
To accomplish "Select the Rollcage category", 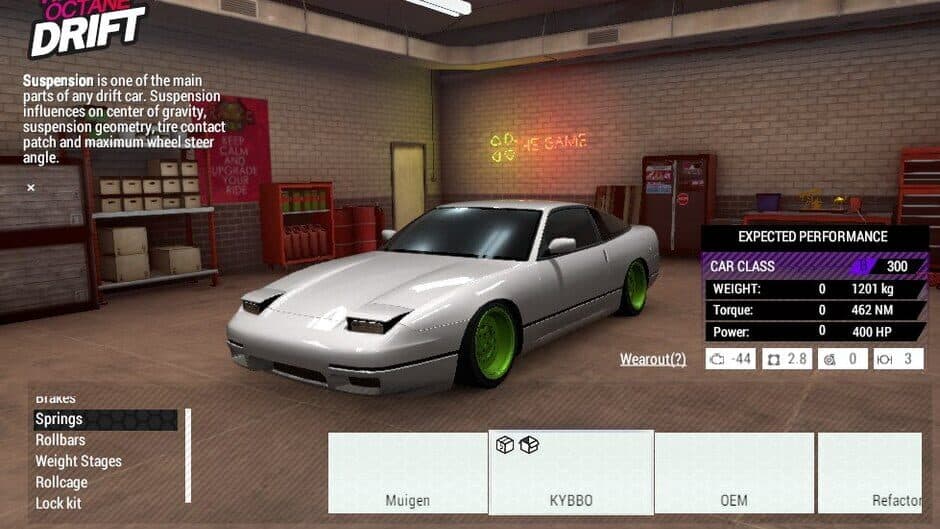I will point(62,482).
